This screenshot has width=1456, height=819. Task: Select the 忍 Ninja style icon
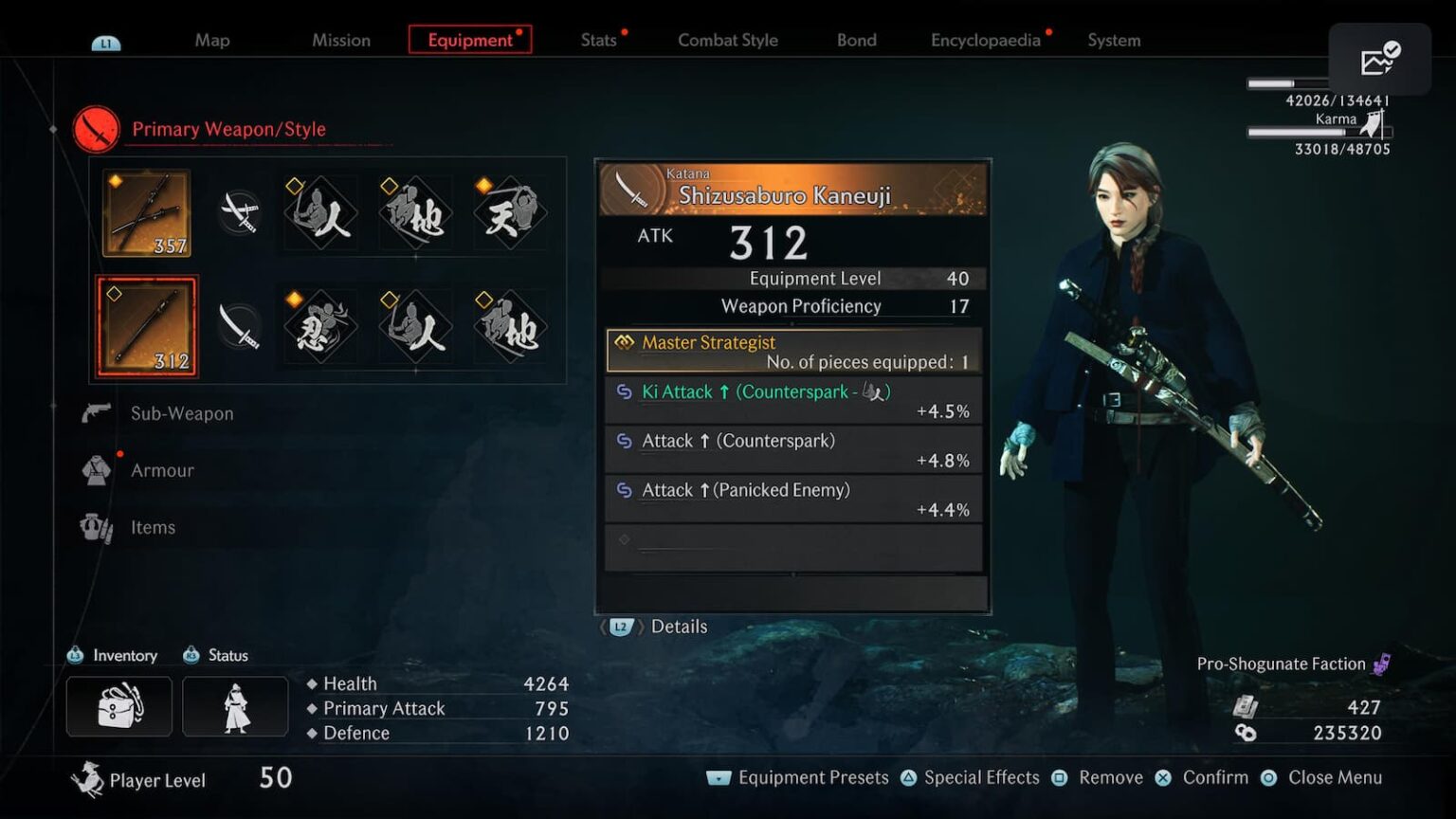pyautogui.click(x=320, y=326)
